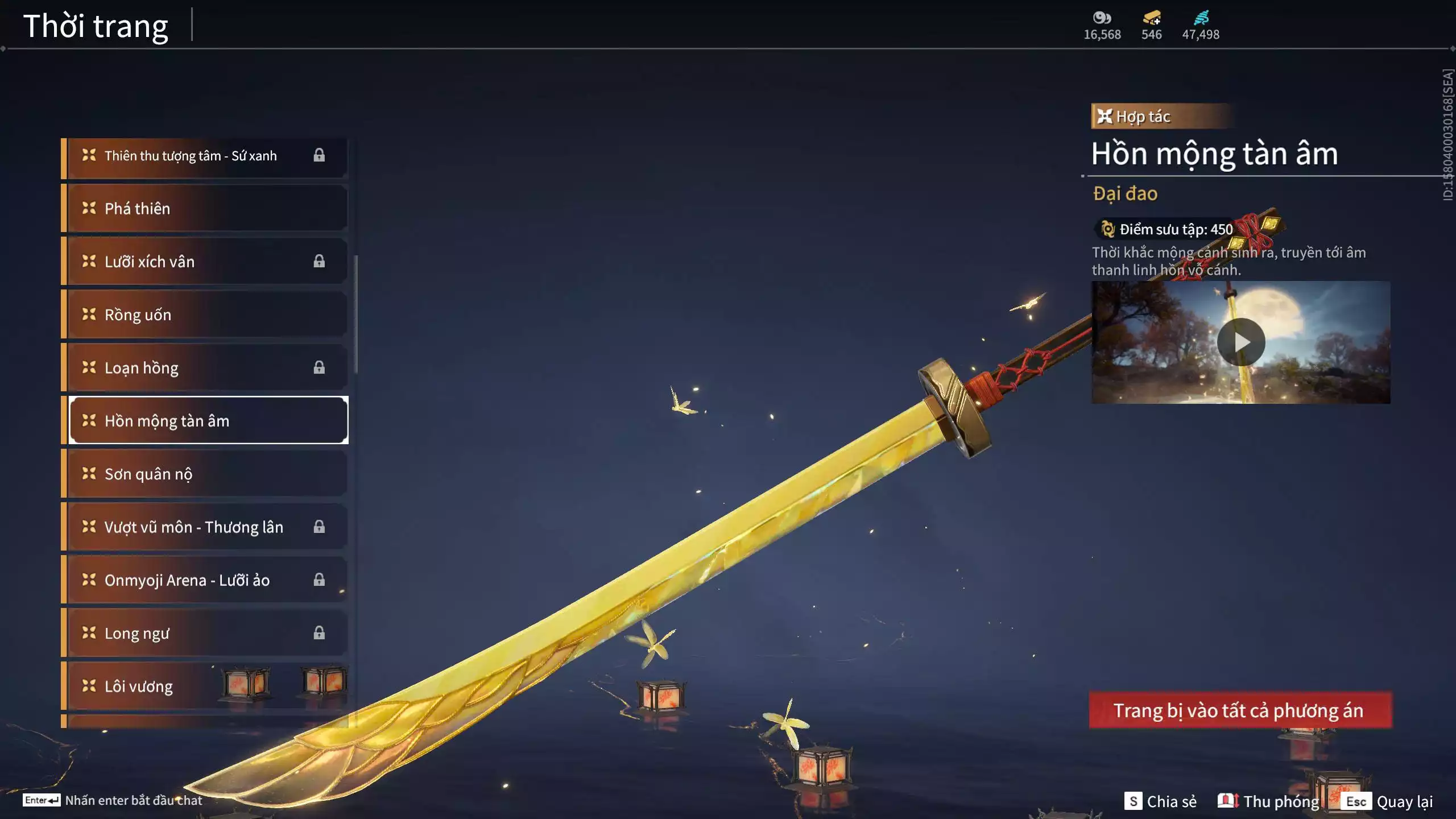Click the lock icon on Loạn hồng
Screen dimensions: 1456x819
click(320, 367)
